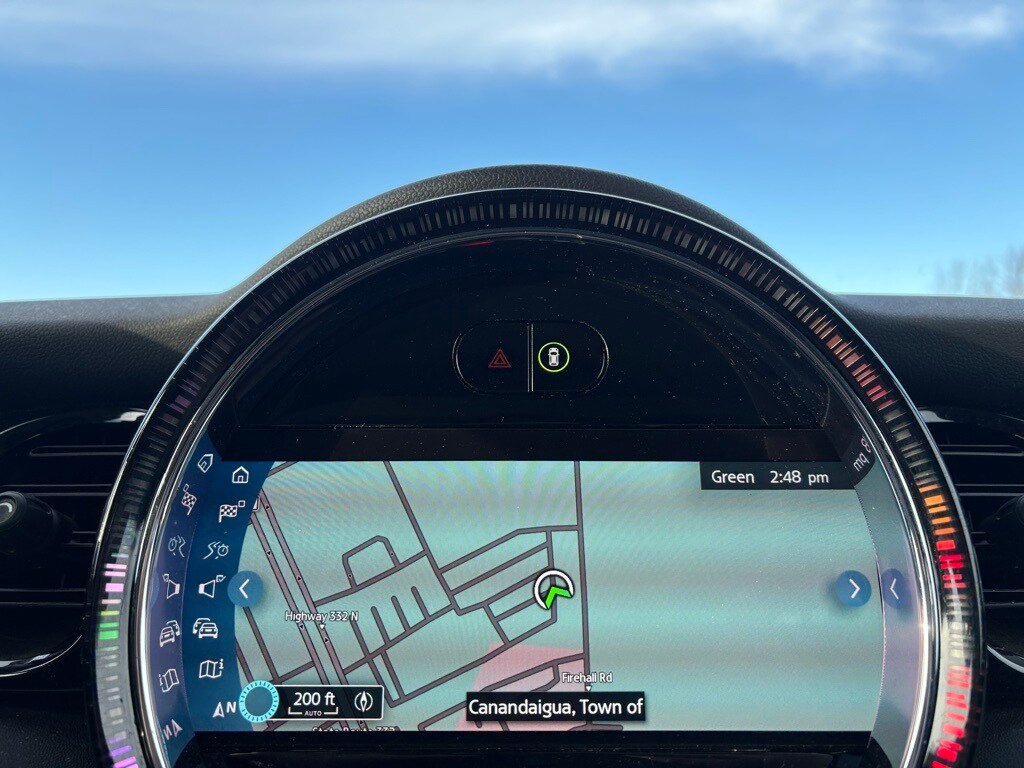
Task: Click the right arrow on the map
Action: pyautogui.click(x=853, y=589)
